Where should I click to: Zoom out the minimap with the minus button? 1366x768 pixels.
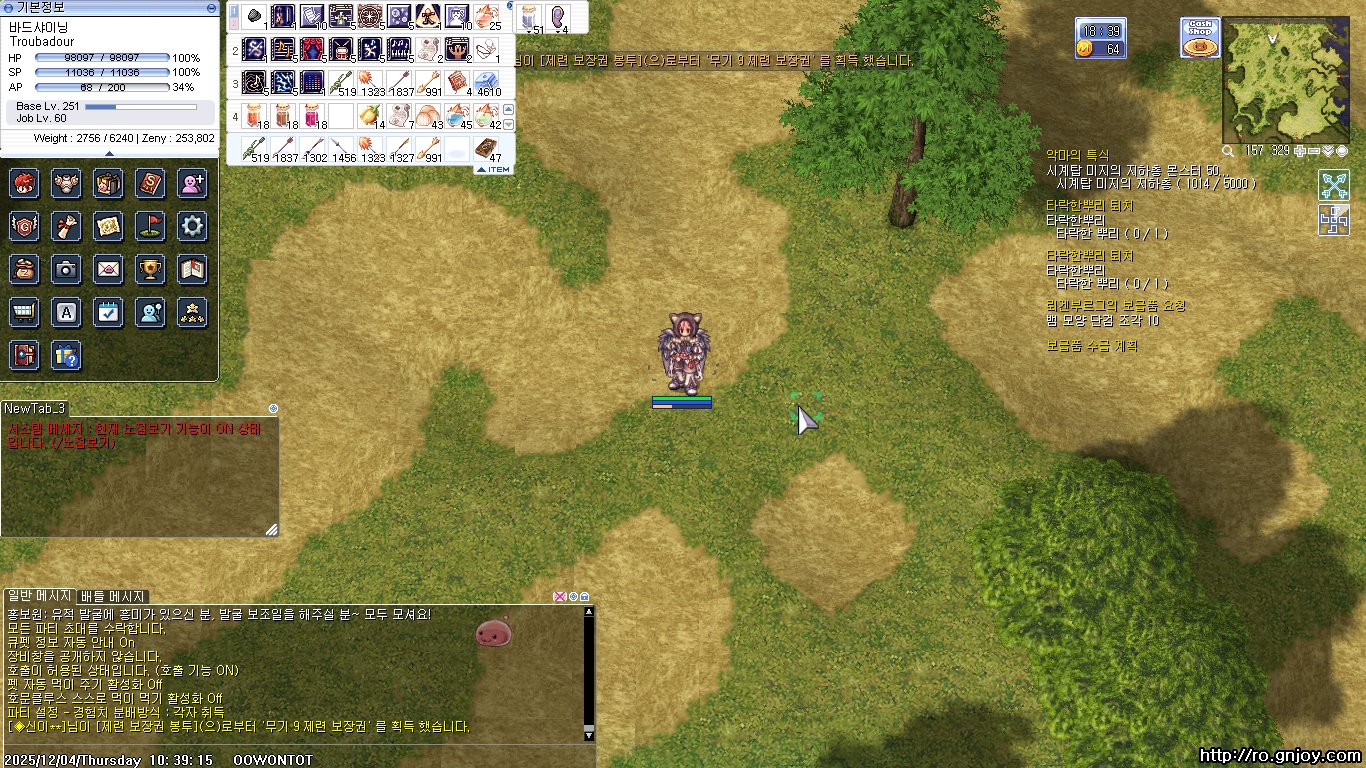[x=1314, y=151]
